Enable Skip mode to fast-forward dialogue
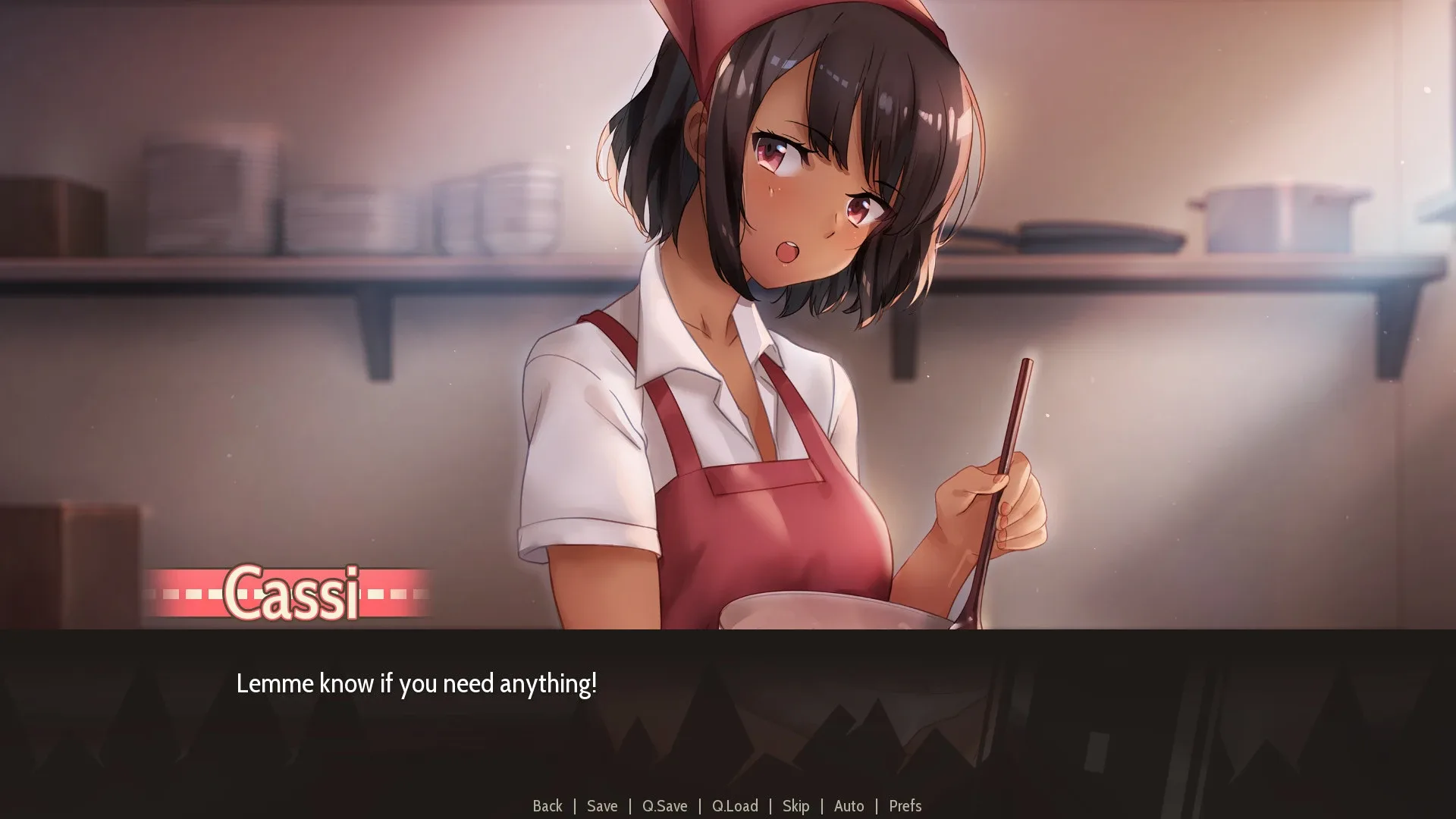 point(796,806)
